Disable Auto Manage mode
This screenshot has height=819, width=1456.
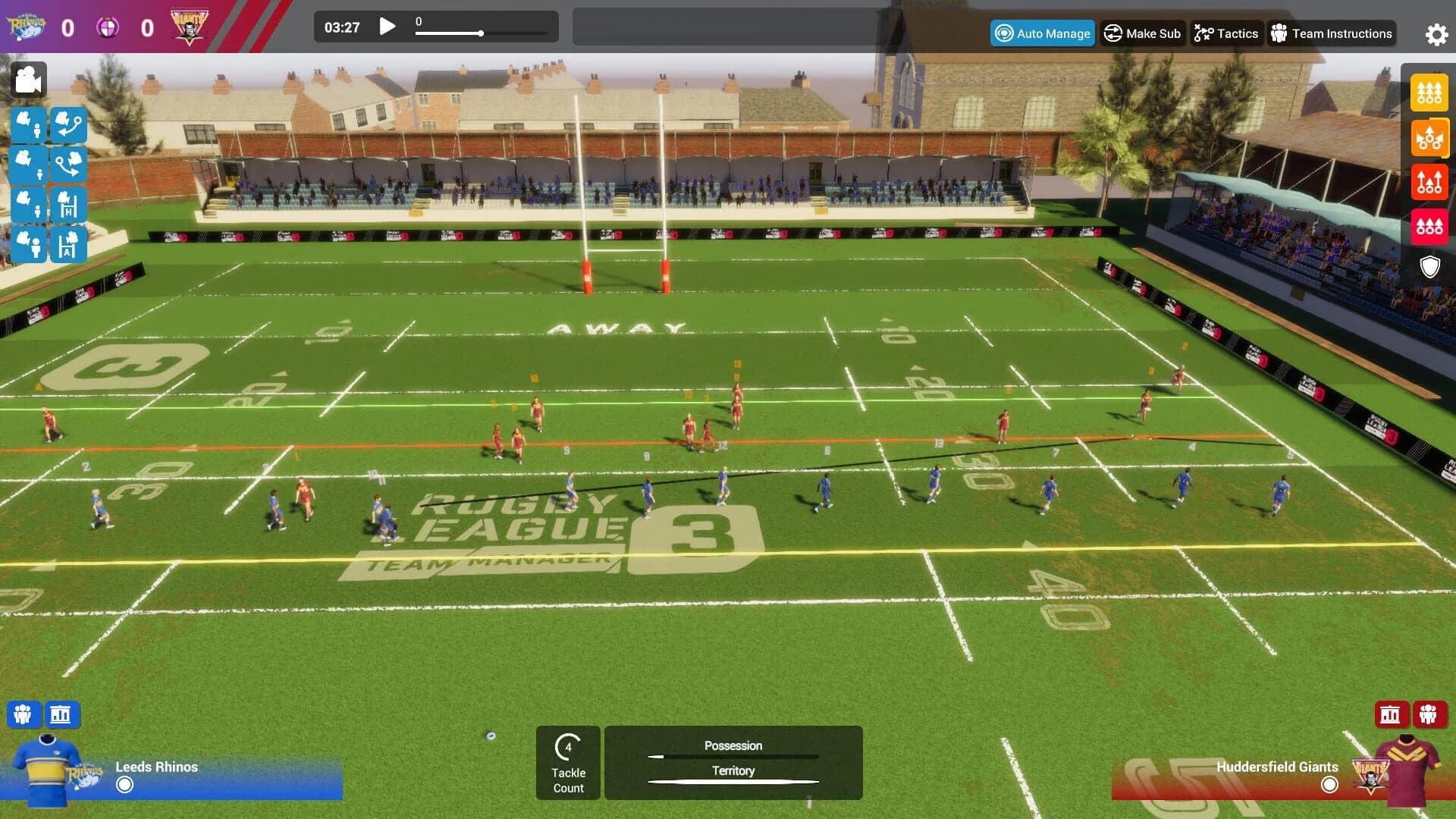click(x=1042, y=33)
